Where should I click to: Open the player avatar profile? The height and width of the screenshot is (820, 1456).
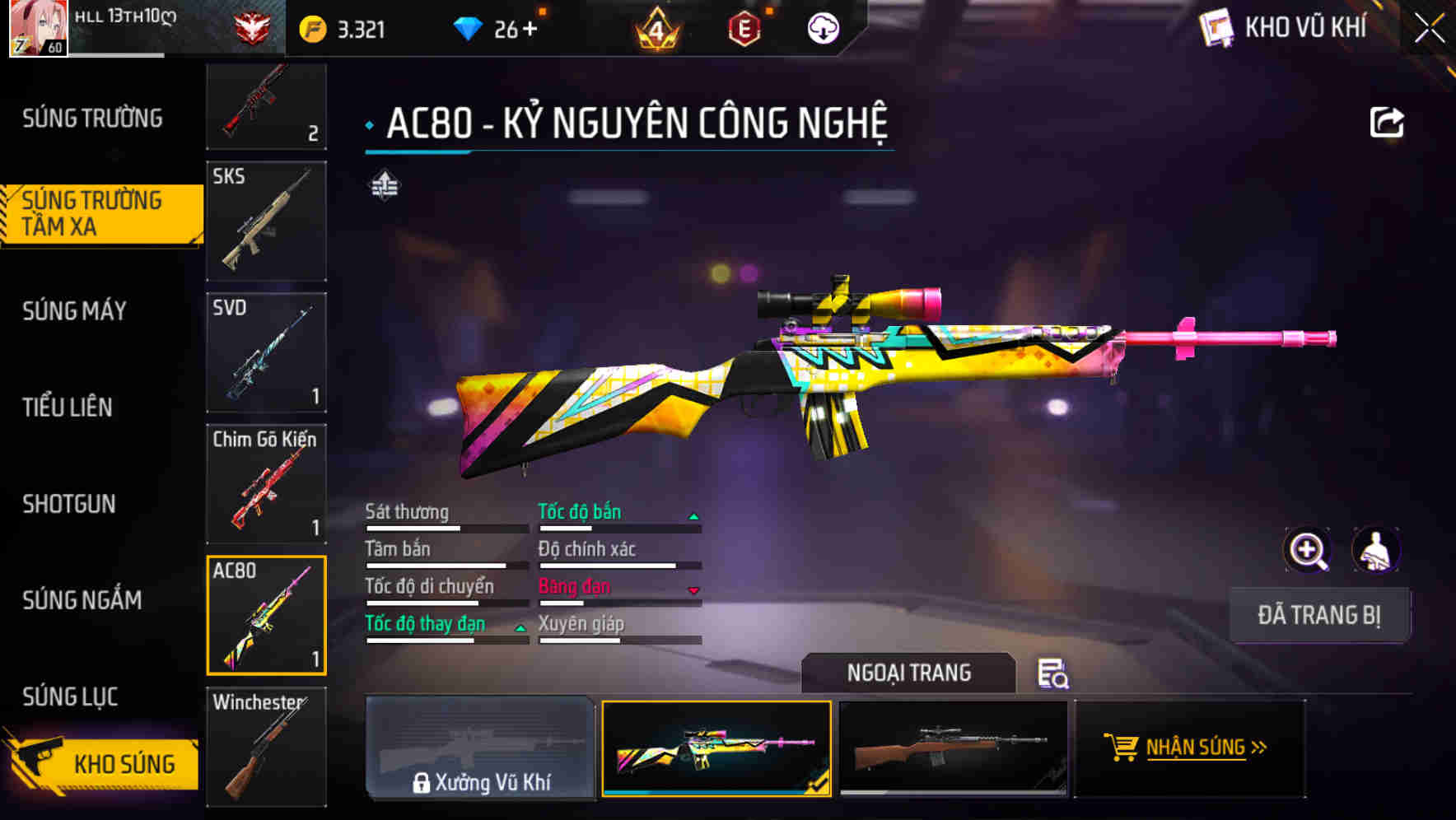(x=37, y=27)
